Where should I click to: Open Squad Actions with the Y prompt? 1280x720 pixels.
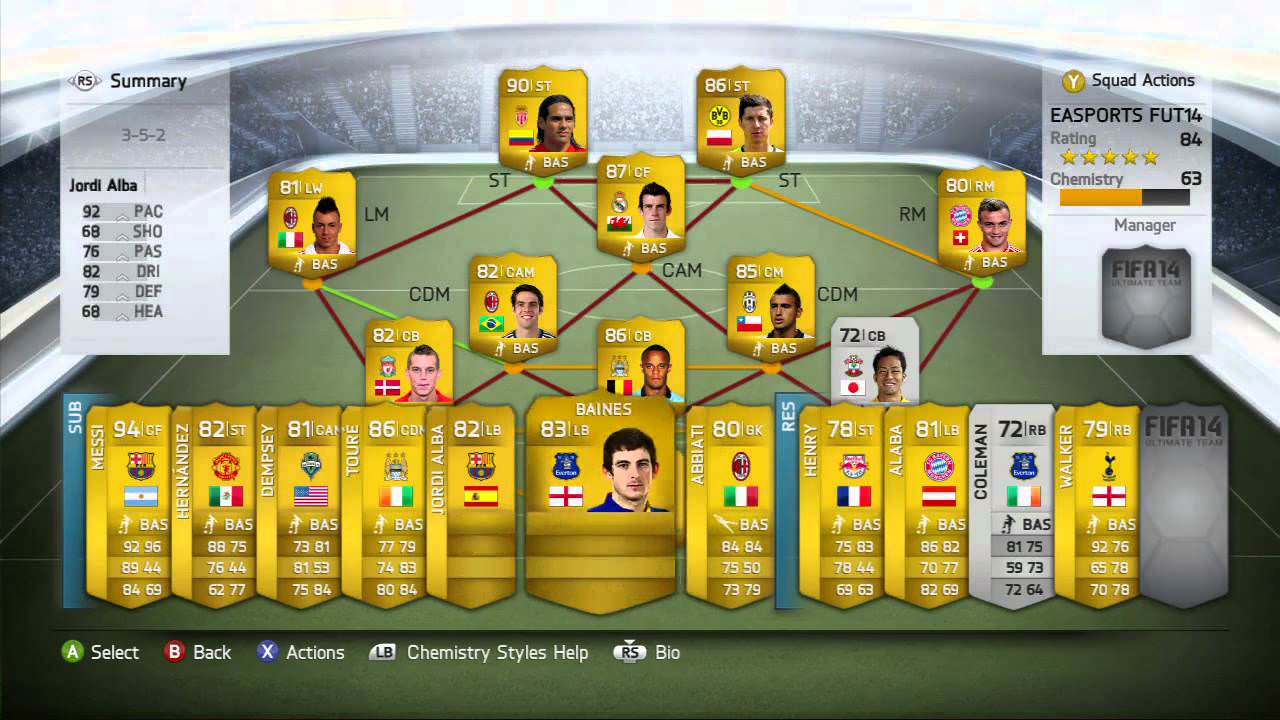click(x=1071, y=81)
